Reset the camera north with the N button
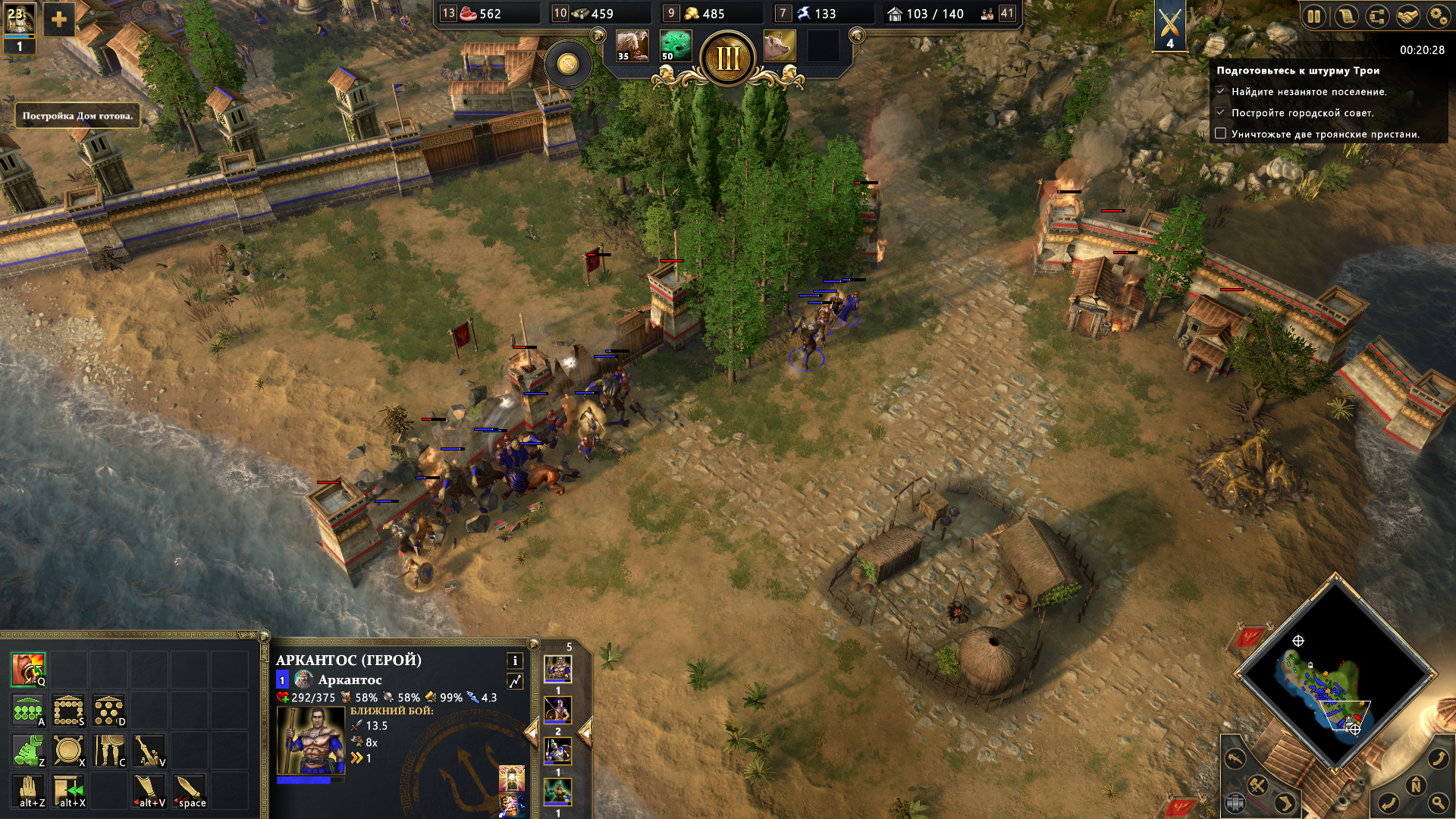Image resolution: width=1456 pixels, height=819 pixels. (1415, 786)
